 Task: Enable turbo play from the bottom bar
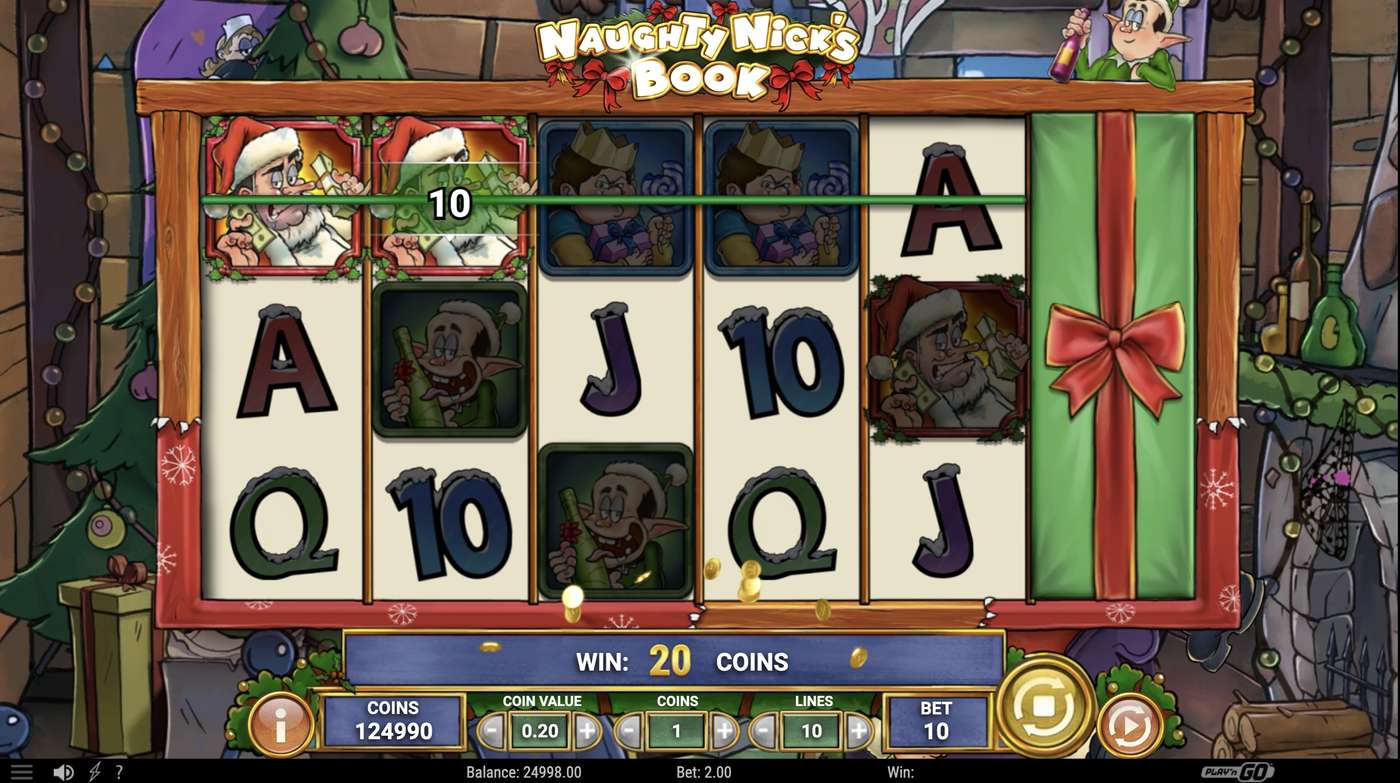(93, 770)
